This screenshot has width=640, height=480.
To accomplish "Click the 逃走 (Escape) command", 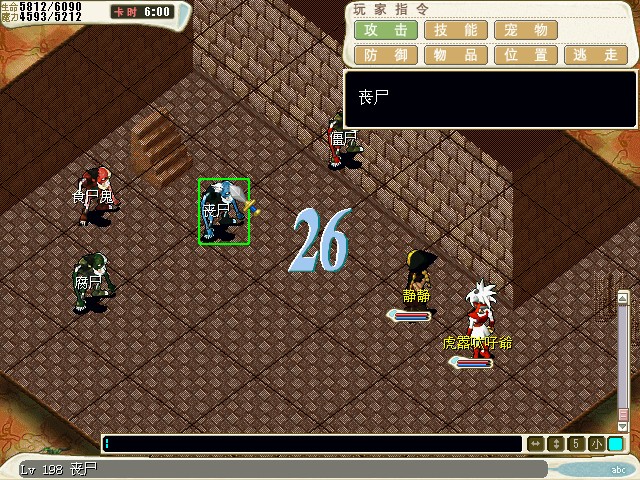I will click(x=596, y=55).
